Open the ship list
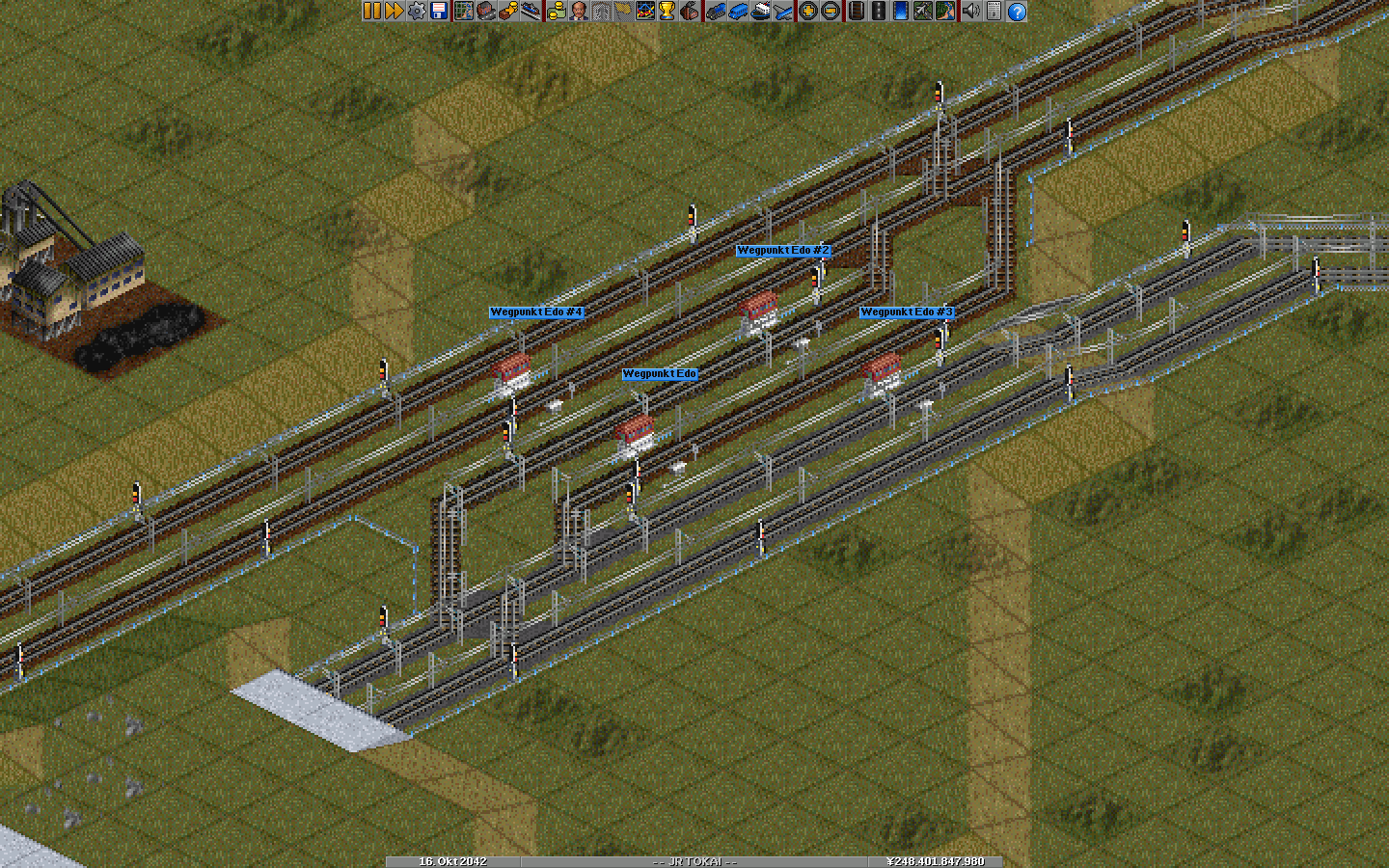Screen dimensions: 1389x868 [x=759, y=11]
